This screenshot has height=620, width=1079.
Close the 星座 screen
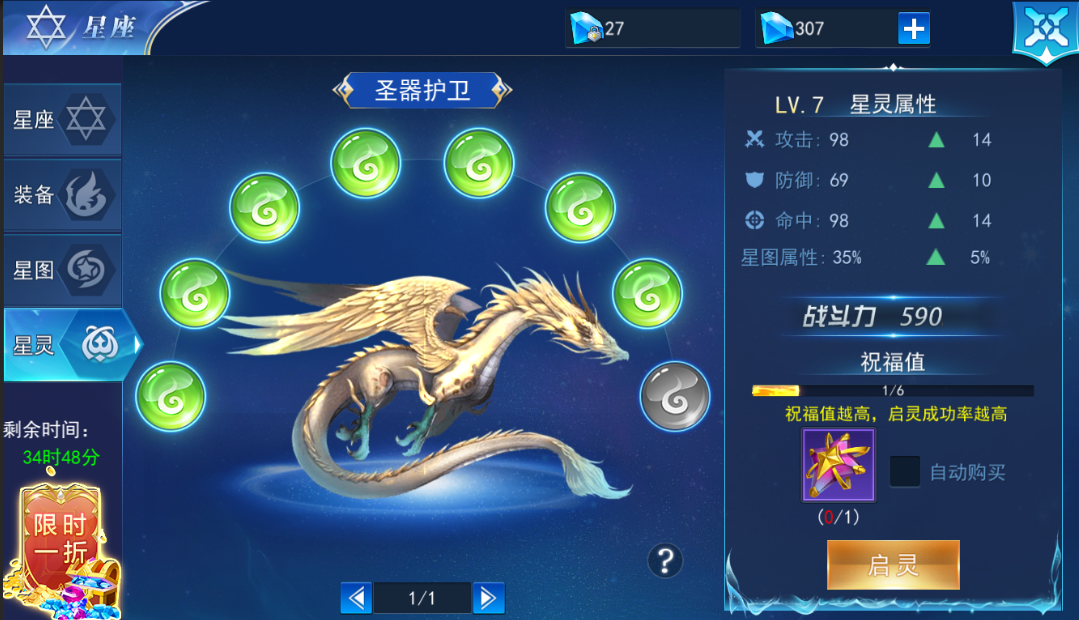(1045, 31)
